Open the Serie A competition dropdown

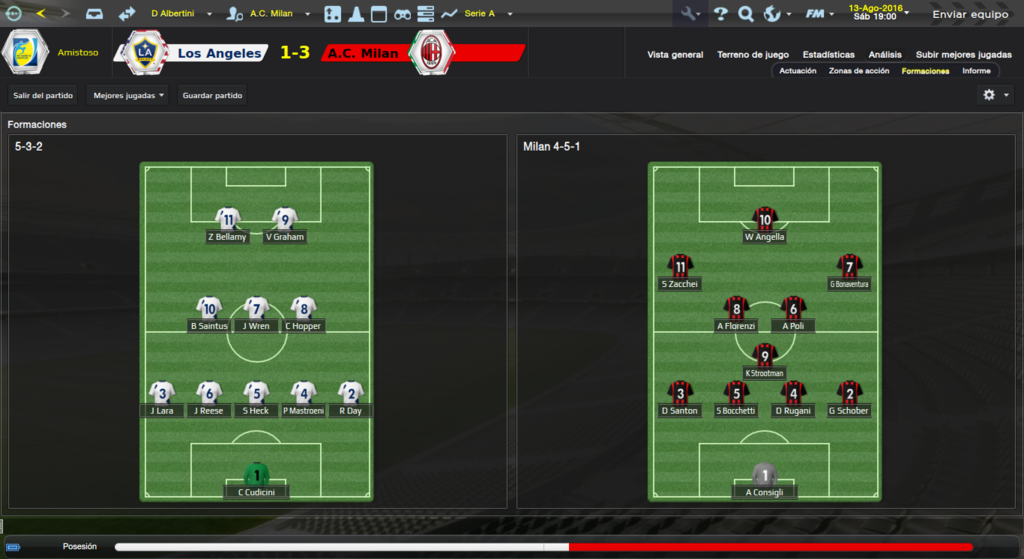point(488,14)
